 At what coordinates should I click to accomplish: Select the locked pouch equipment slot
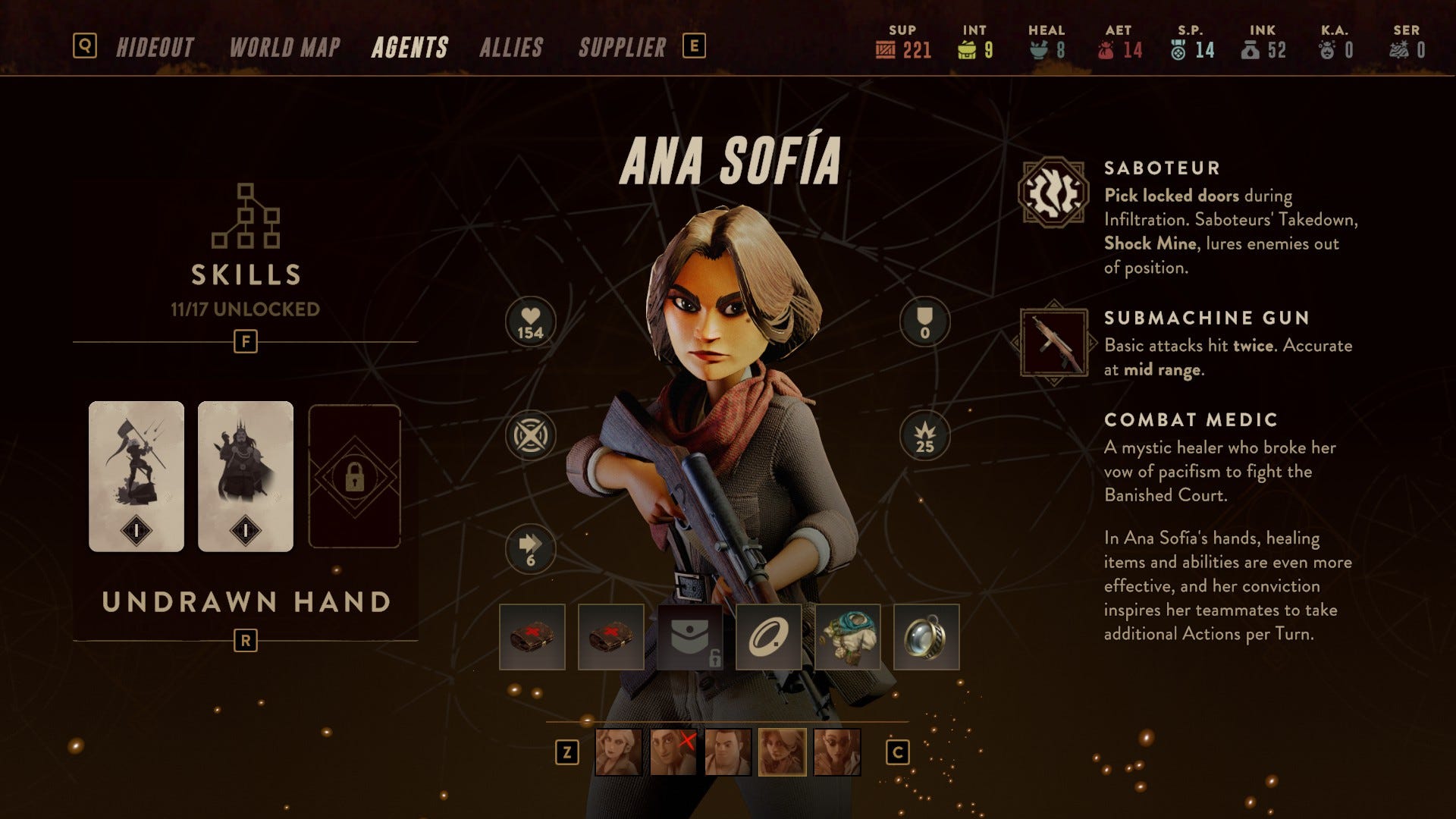[x=689, y=637]
